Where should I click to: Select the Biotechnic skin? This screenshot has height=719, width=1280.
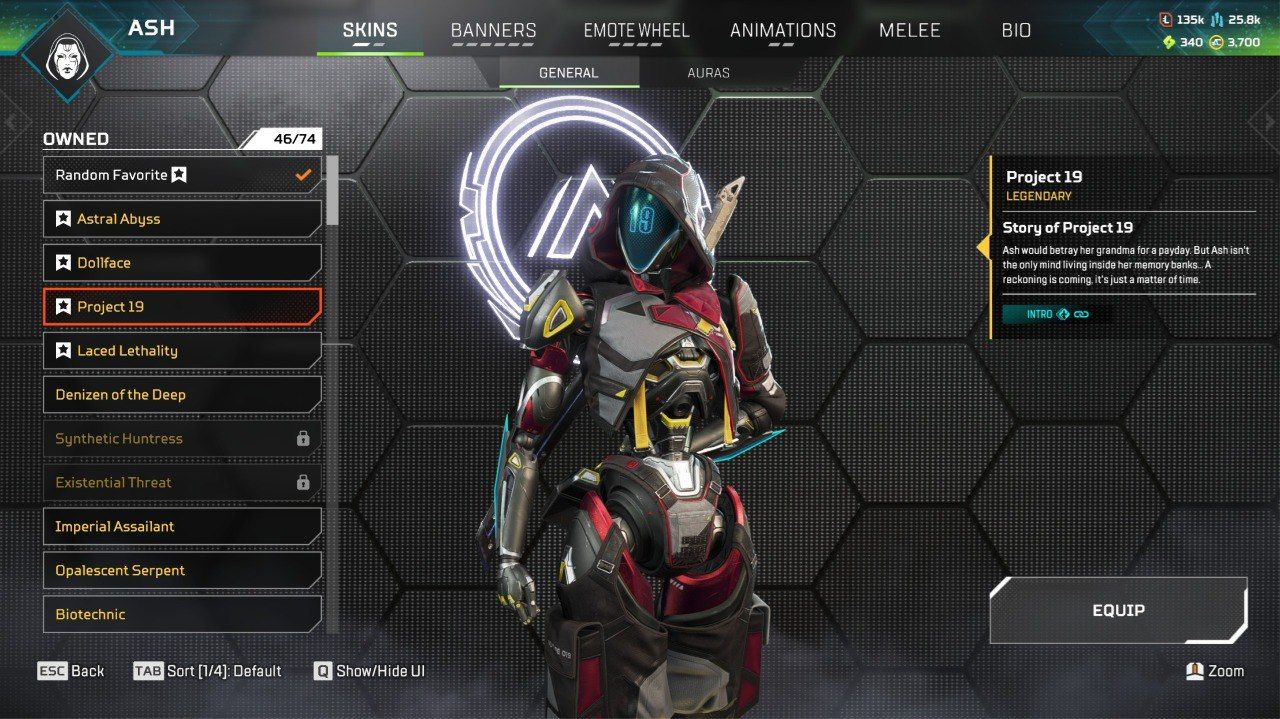point(182,614)
